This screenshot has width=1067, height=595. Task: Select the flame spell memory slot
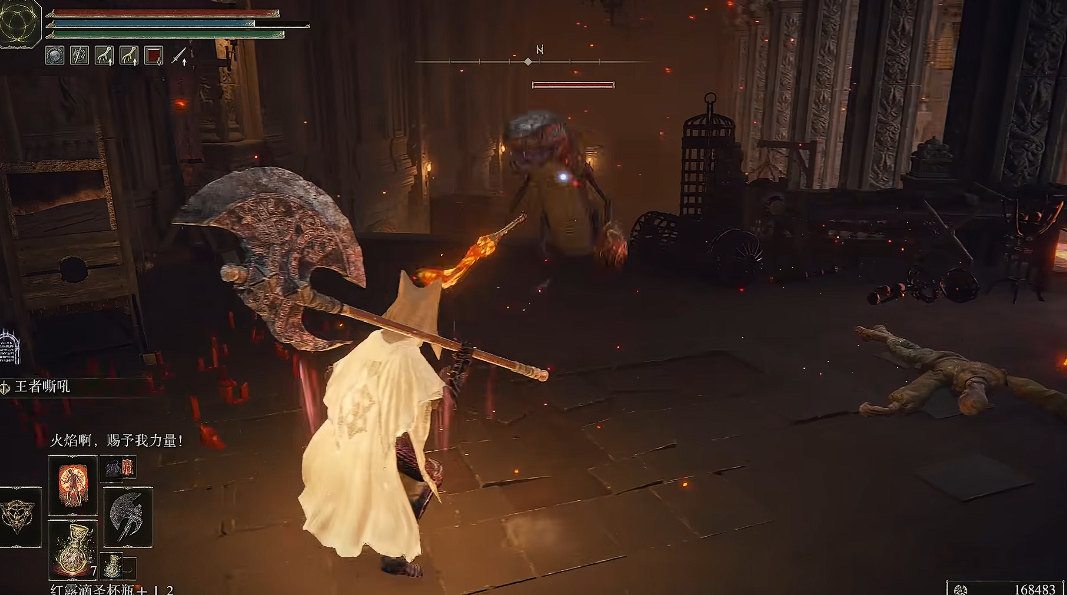72,485
